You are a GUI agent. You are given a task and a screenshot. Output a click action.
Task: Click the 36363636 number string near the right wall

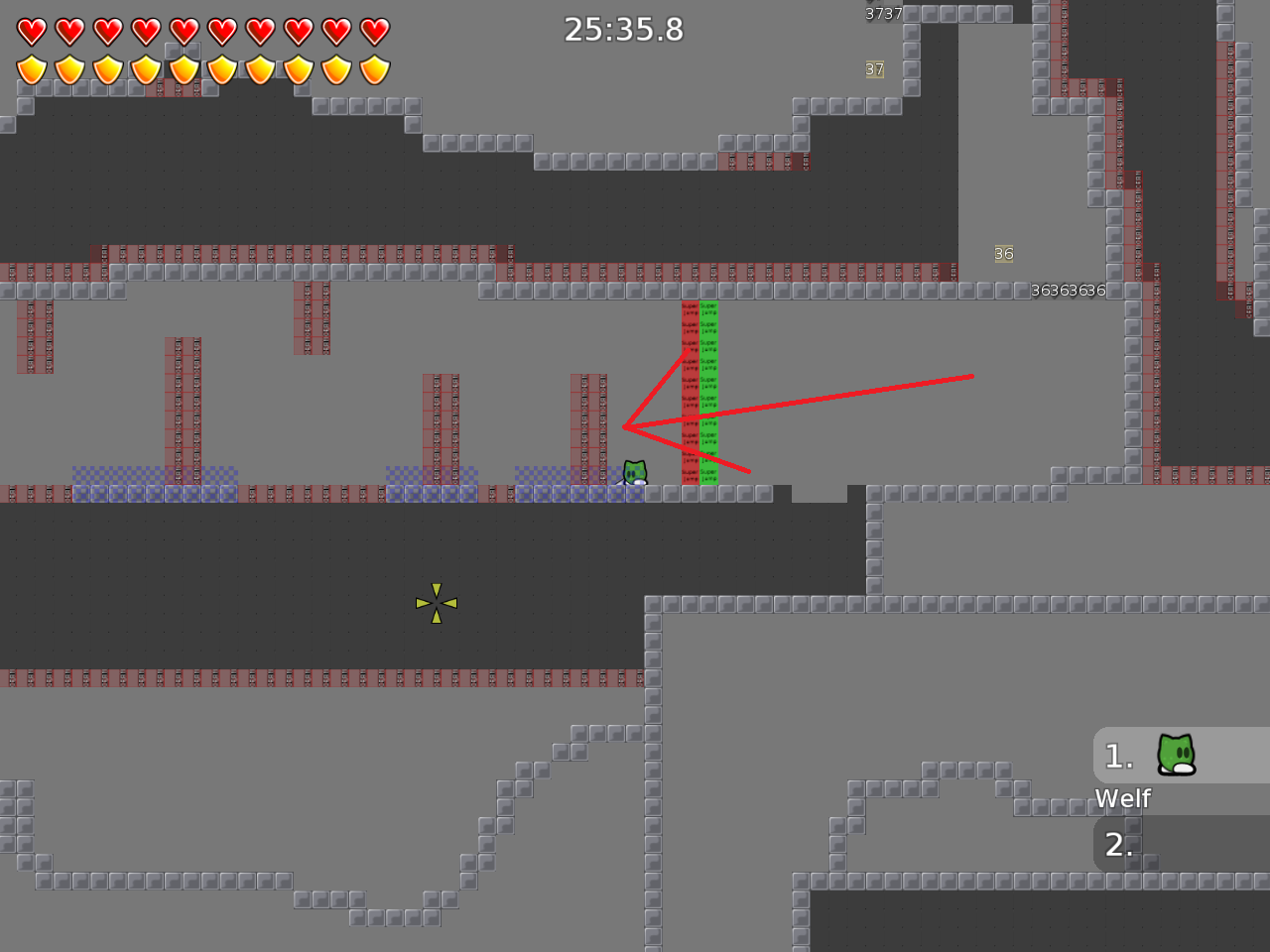coord(1070,291)
